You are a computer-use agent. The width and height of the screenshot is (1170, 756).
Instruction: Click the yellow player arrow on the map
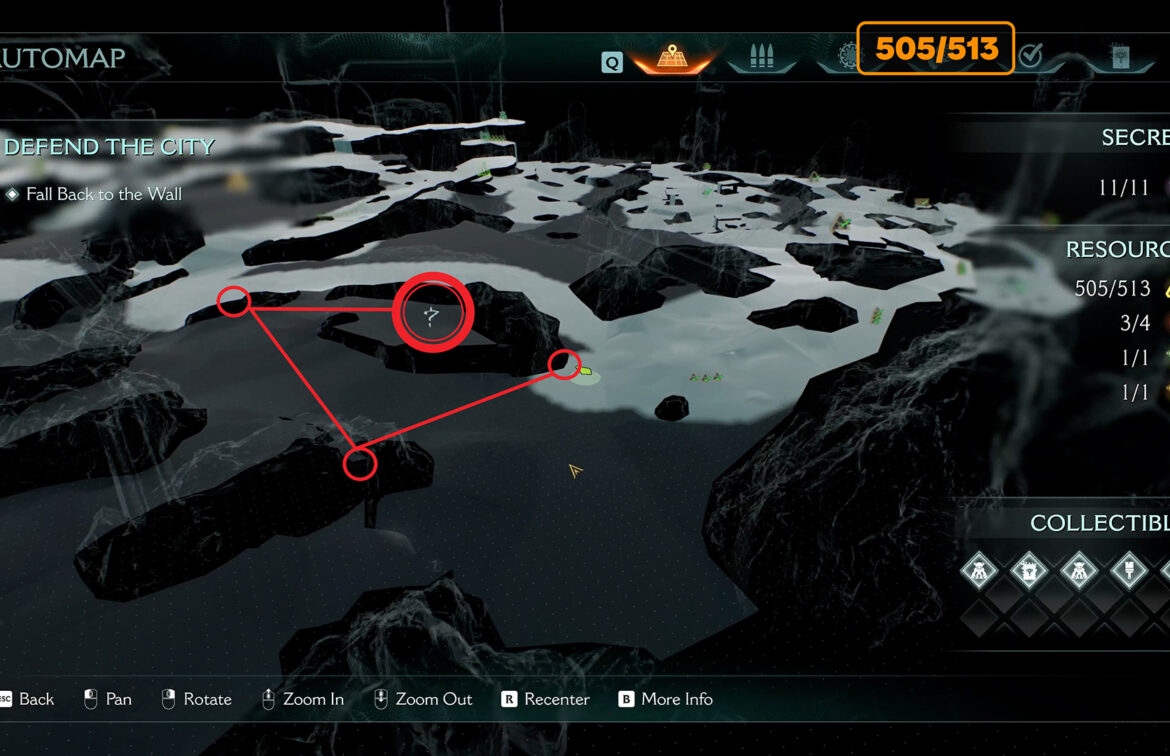(x=575, y=470)
